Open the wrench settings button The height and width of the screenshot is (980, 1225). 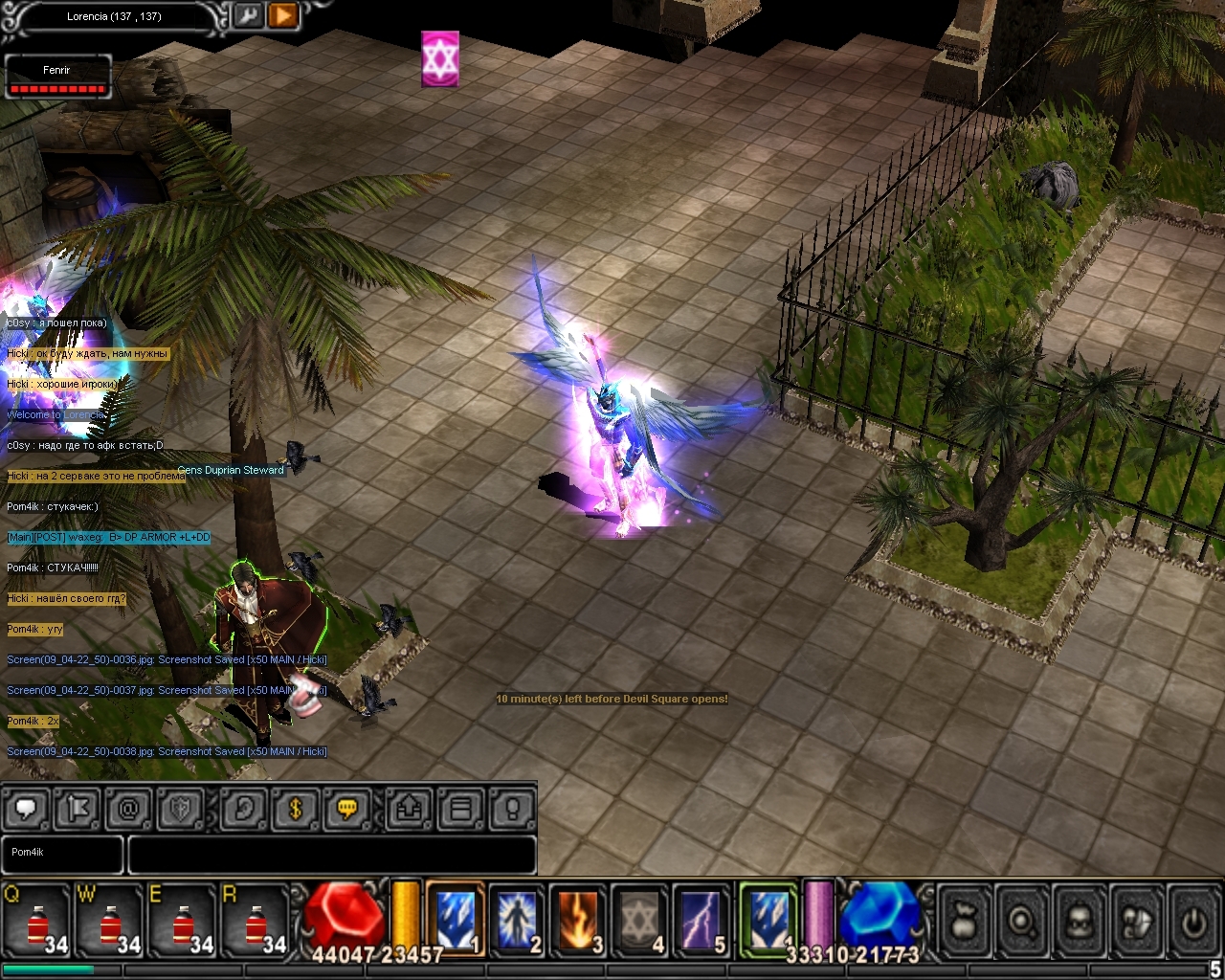(248, 15)
